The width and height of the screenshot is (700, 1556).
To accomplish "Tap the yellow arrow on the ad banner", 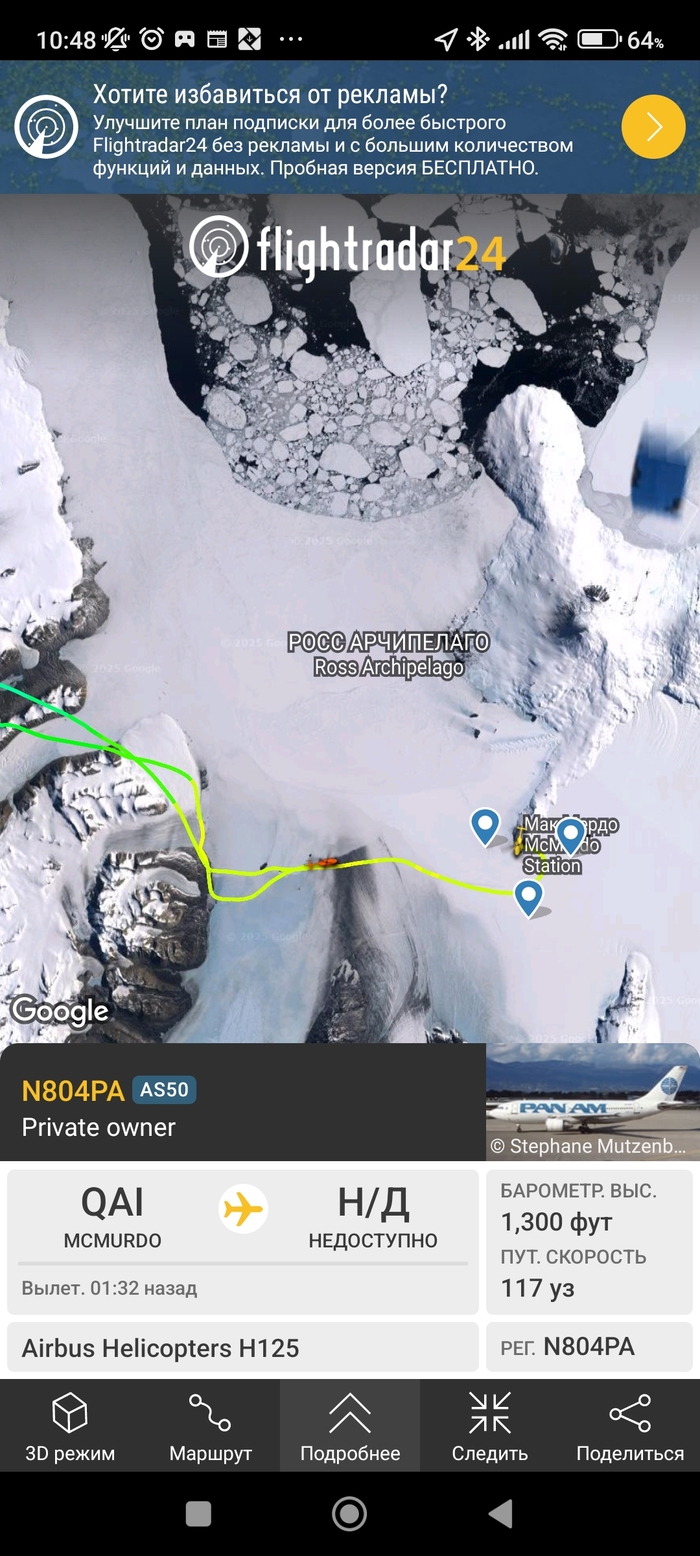I will pos(653,127).
